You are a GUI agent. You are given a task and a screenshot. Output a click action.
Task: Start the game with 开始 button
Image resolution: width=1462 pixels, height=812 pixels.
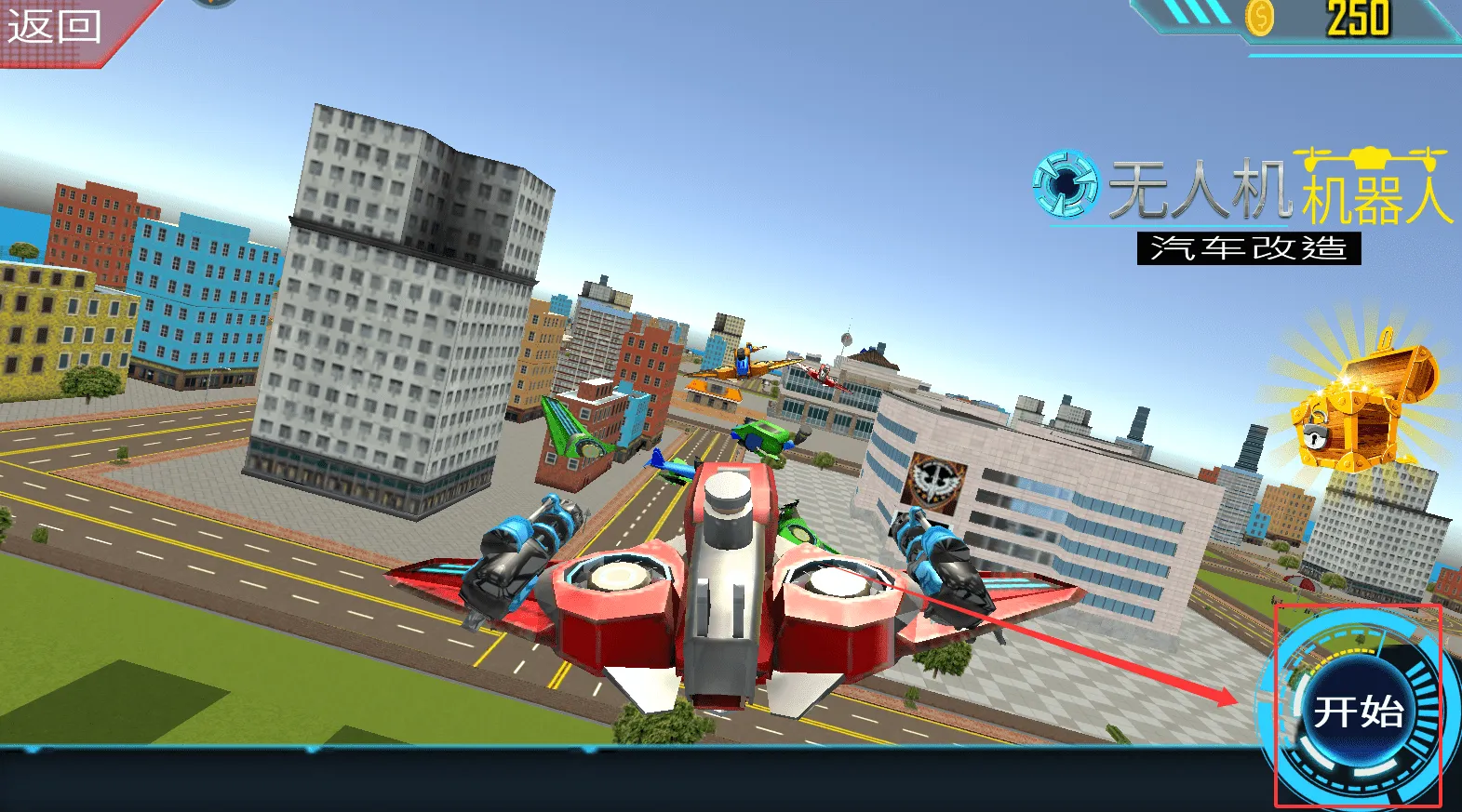pos(1358,712)
